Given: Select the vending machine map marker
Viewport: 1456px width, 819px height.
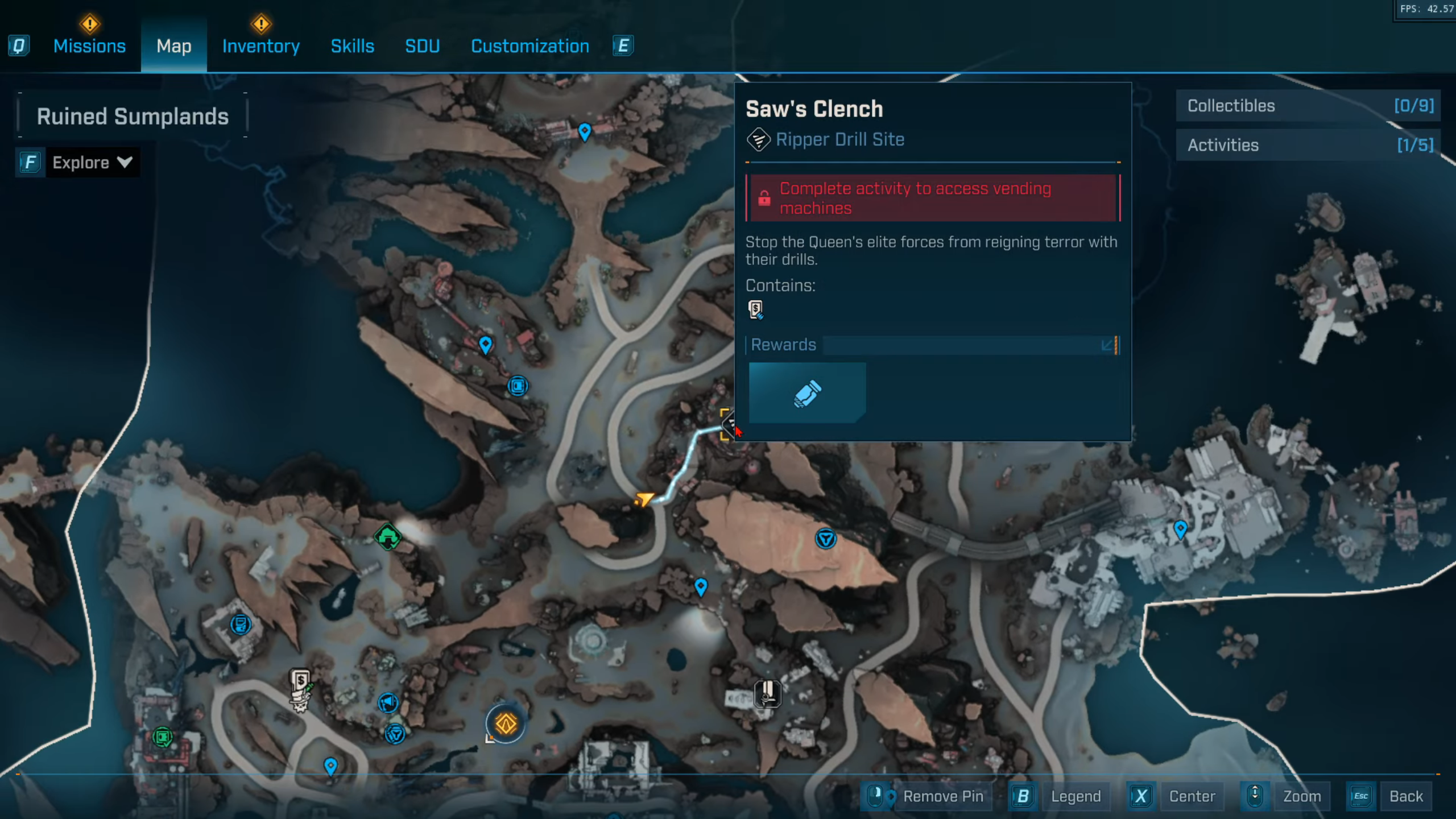Looking at the screenshot, I should (x=300, y=681).
